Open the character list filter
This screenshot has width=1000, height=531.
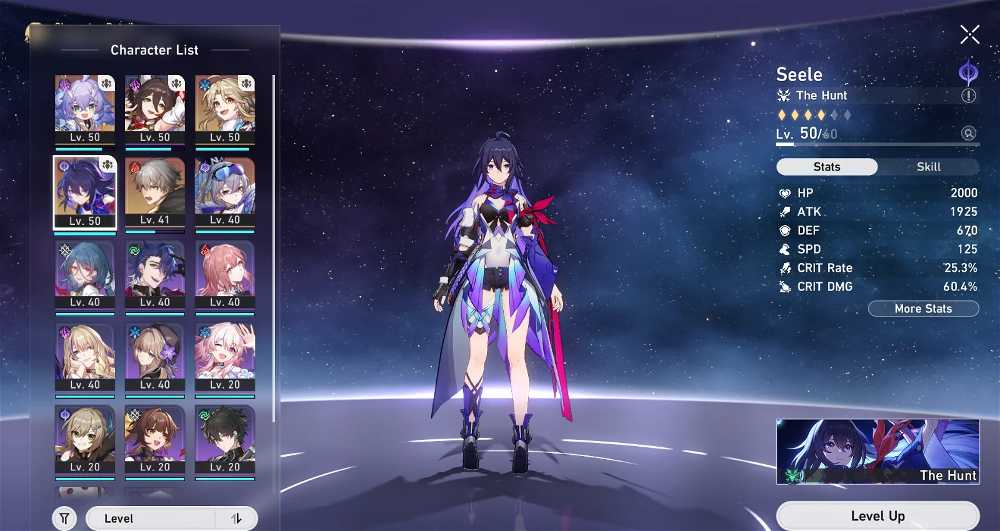point(63,518)
